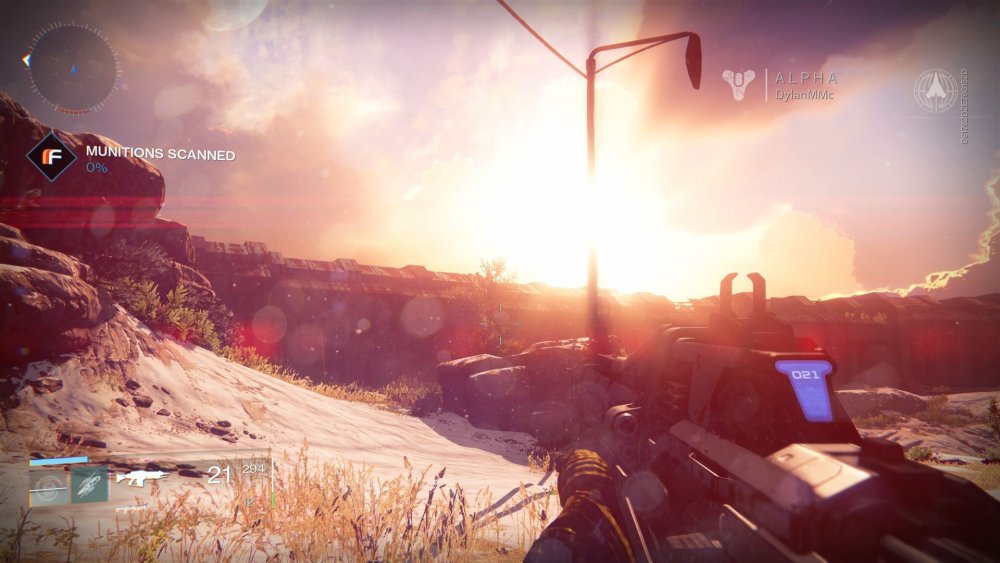1000x563 pixels.
Task: Activate the grey grenade ability icon
Action: (49, 487)
